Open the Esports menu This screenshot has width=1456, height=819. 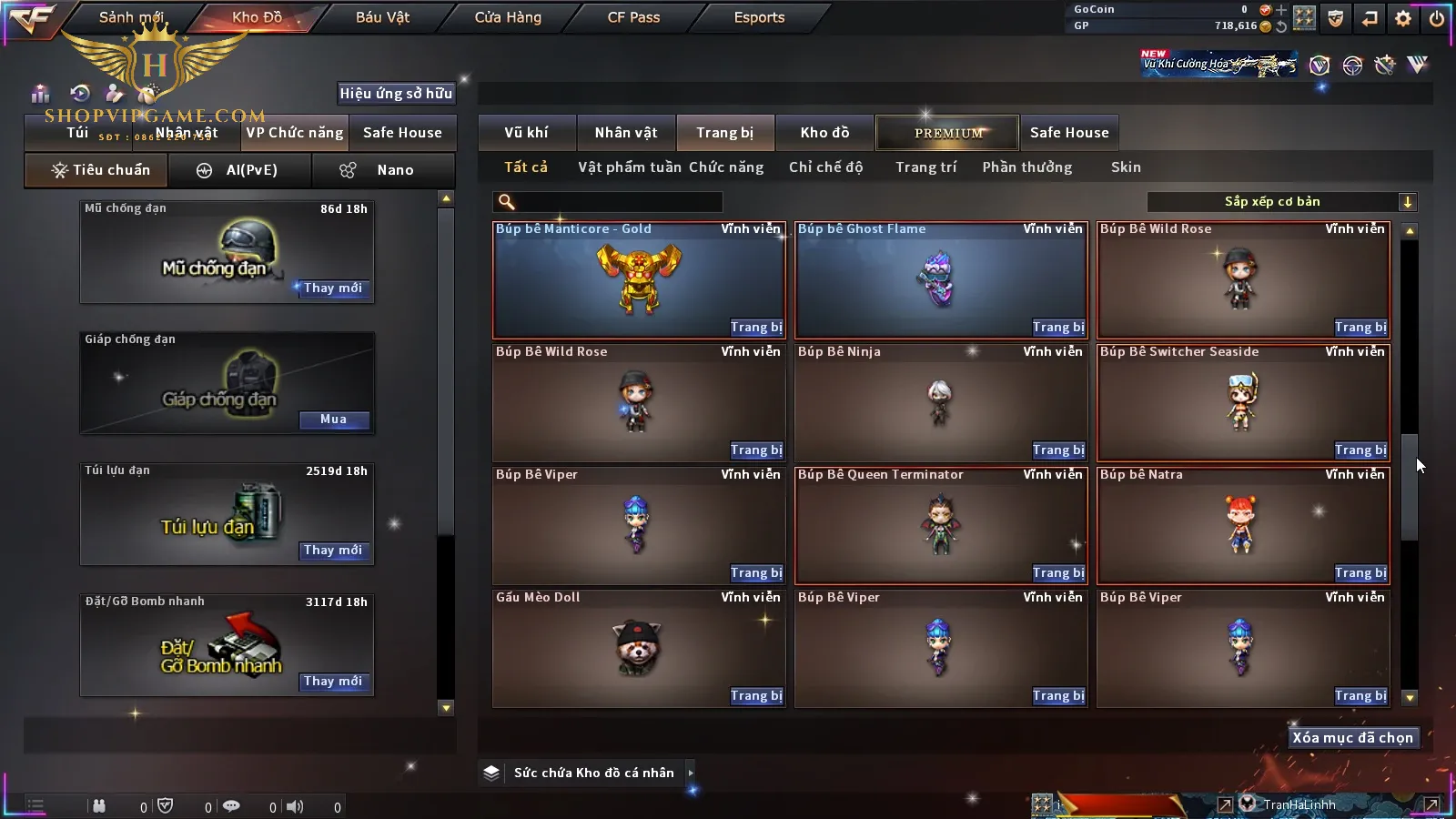[759, 17]
